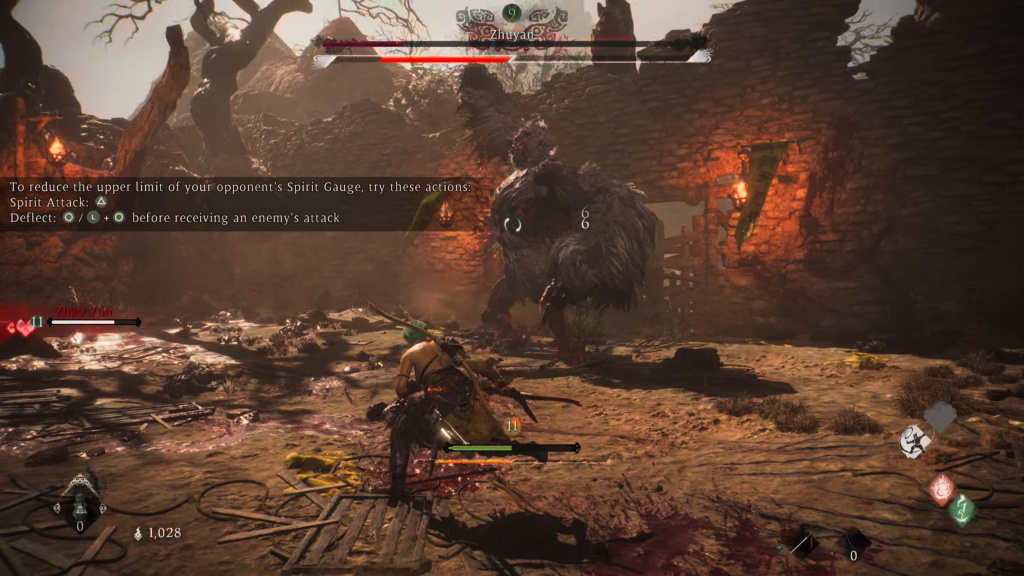Select the ranged weapon slot showing 0
The height and width of the screenshot is (576, 1024).
point(853,543)
